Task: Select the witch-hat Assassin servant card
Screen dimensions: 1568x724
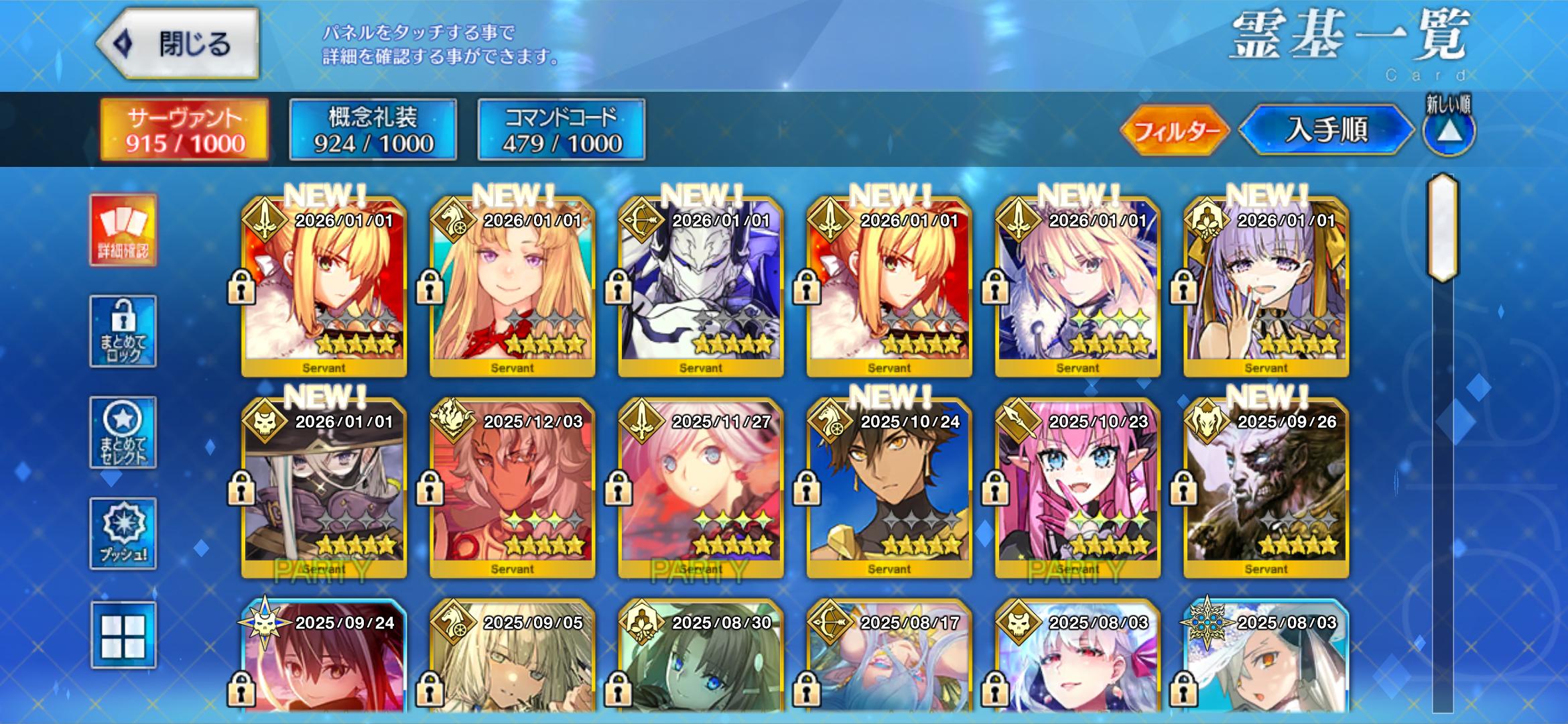Action: point(324,488)
